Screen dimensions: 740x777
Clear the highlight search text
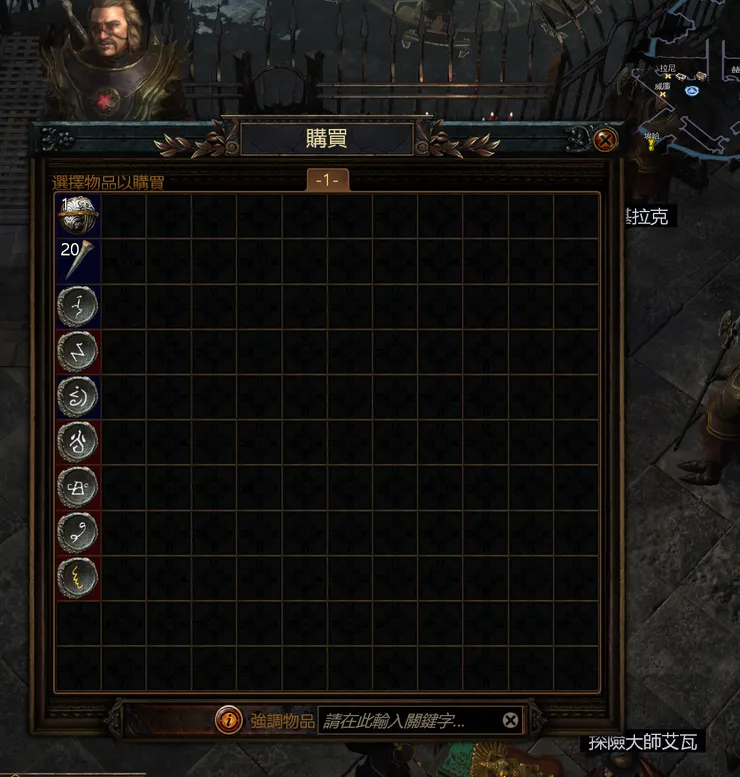coord(510,720)
